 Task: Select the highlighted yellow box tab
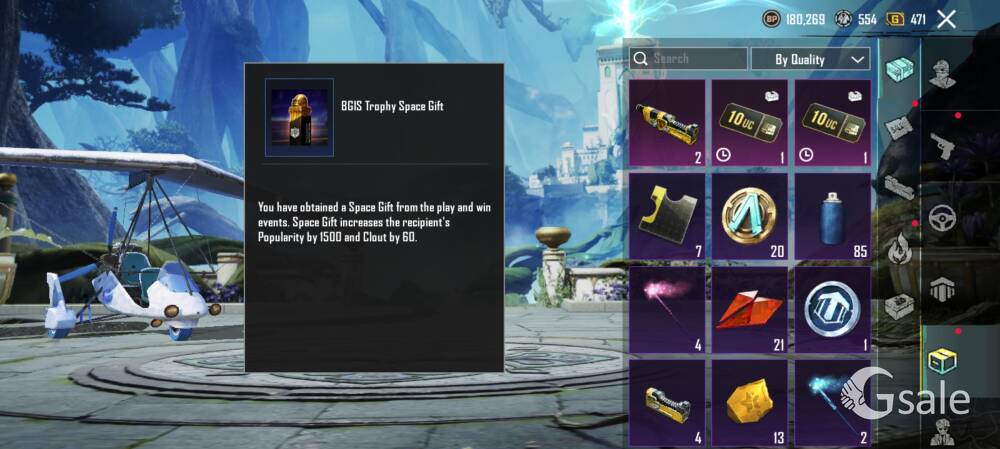pyautogui.click(x=941, y=360)
